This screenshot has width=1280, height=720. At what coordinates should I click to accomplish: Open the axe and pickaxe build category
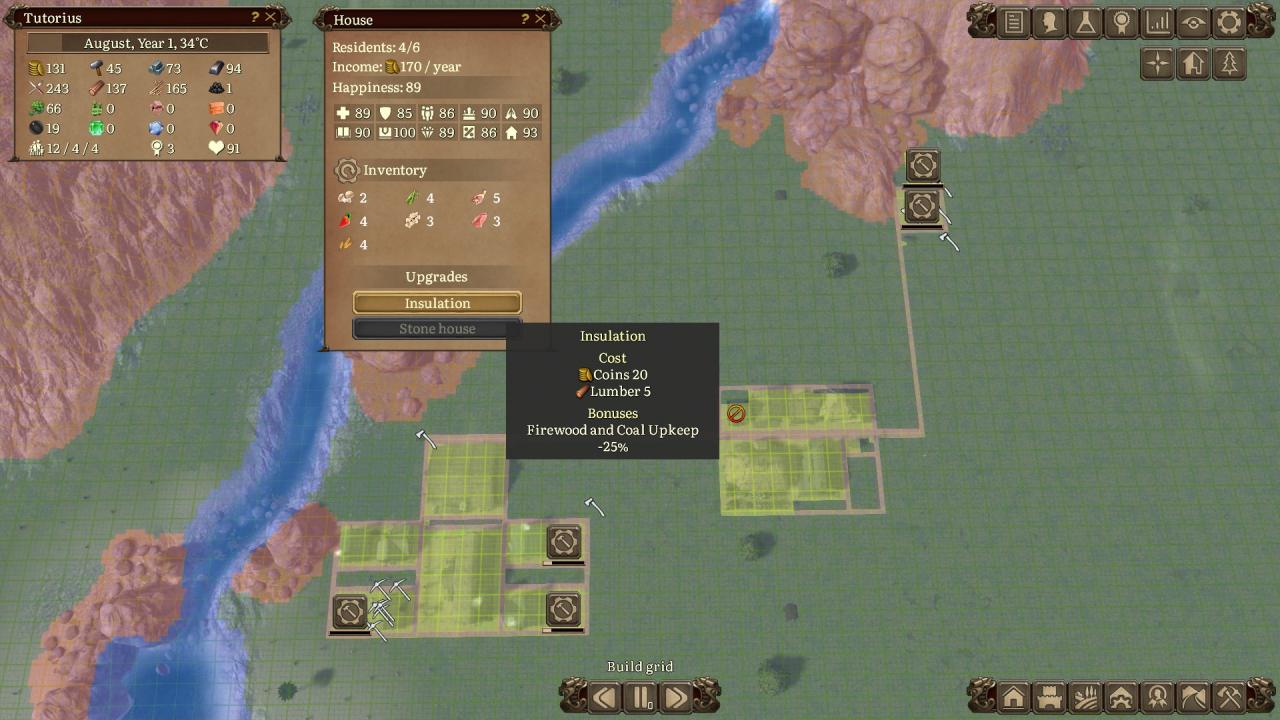[1229, 696]
